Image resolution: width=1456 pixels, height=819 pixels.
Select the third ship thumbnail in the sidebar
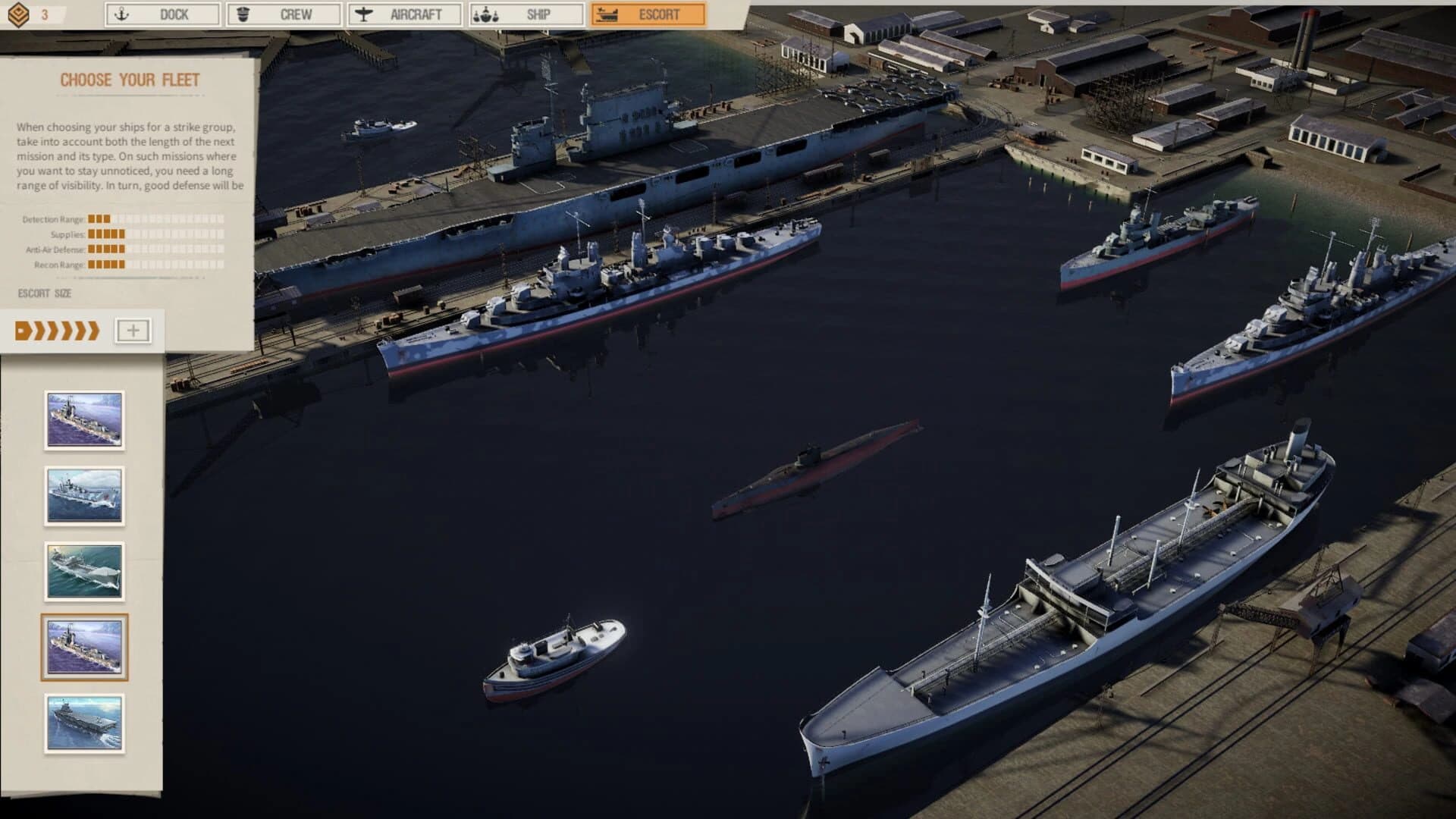click(x=85, y=572)
